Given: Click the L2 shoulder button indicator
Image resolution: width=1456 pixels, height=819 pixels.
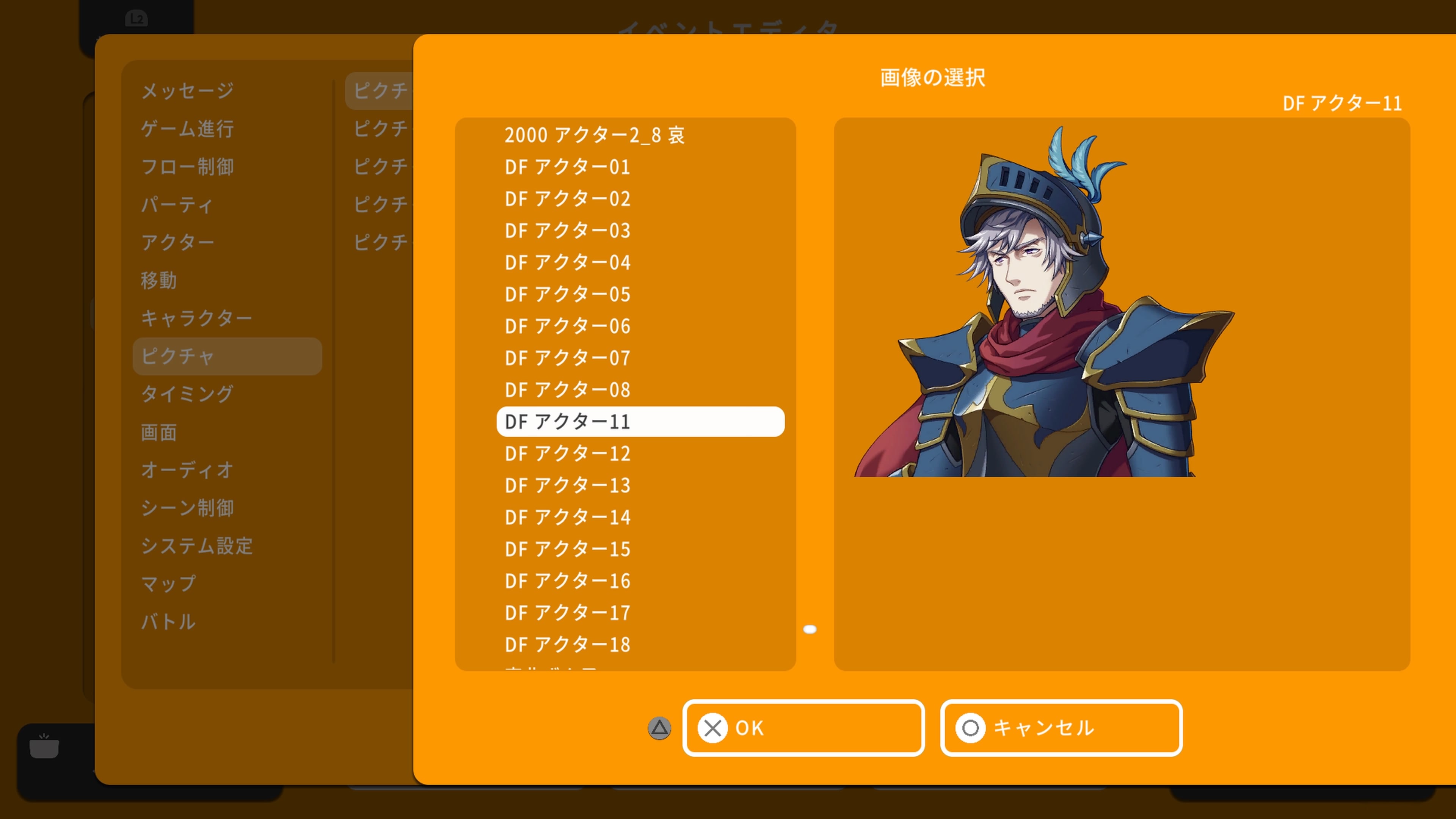Looking at the screenshot, I should coord(137,19).
